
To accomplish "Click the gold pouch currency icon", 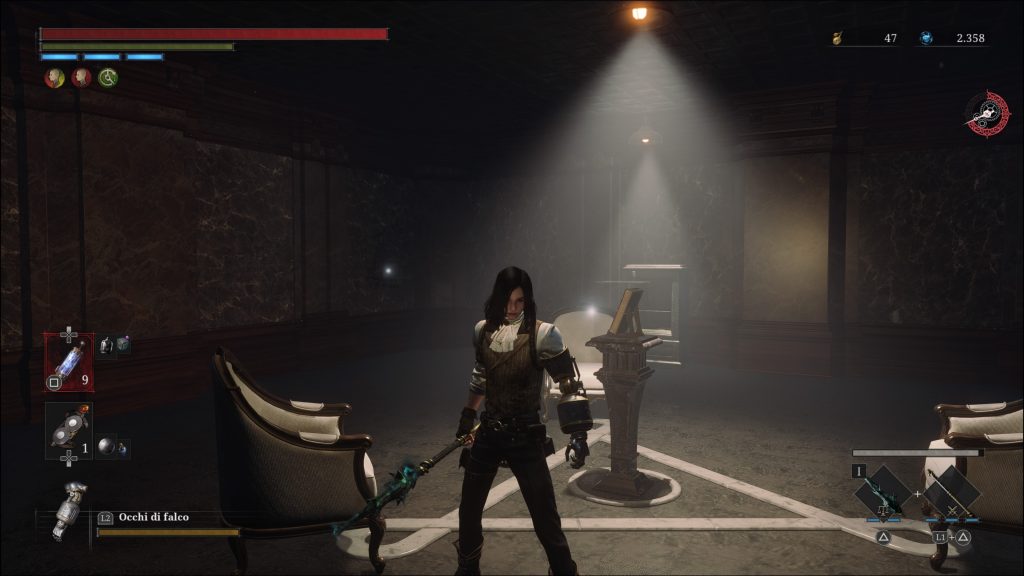I will (838, 39).
